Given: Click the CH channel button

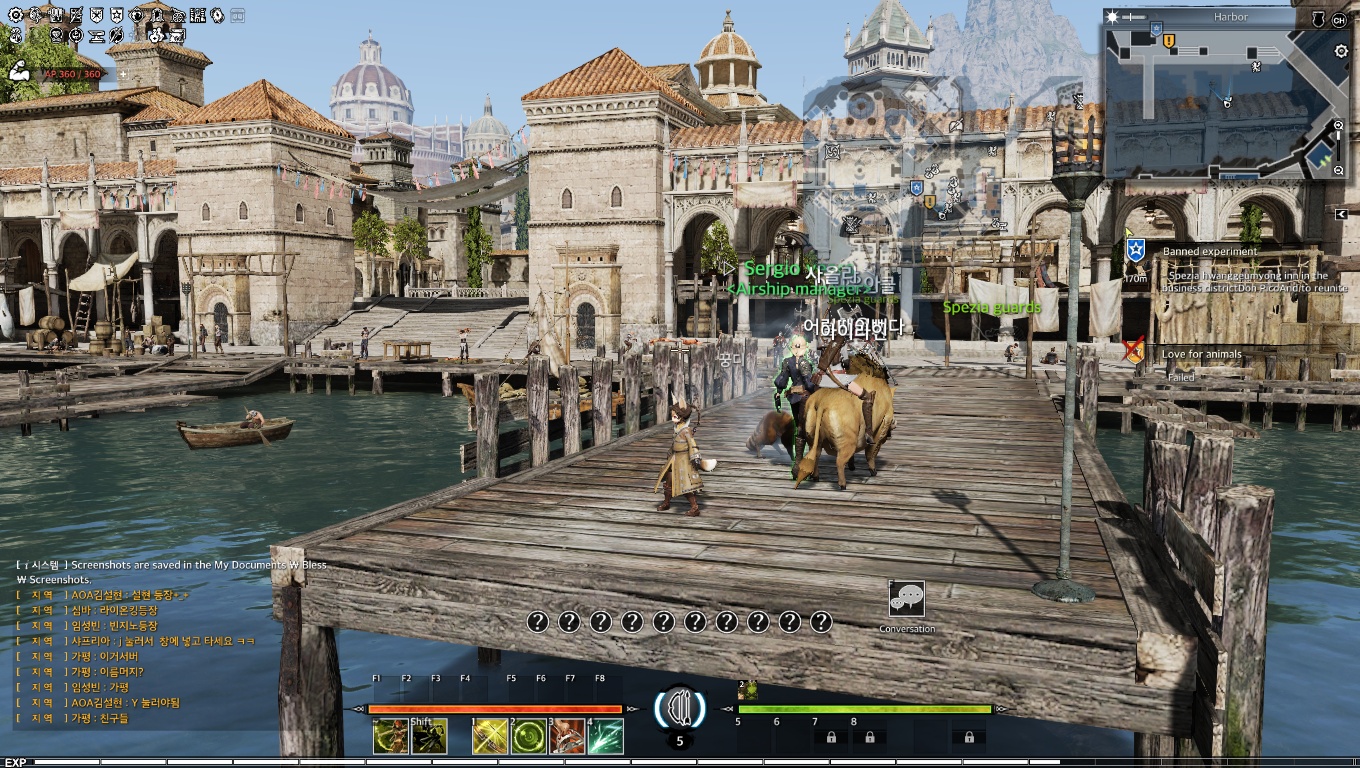Looking at the screenshot, I should click(x=1339, y=19).
